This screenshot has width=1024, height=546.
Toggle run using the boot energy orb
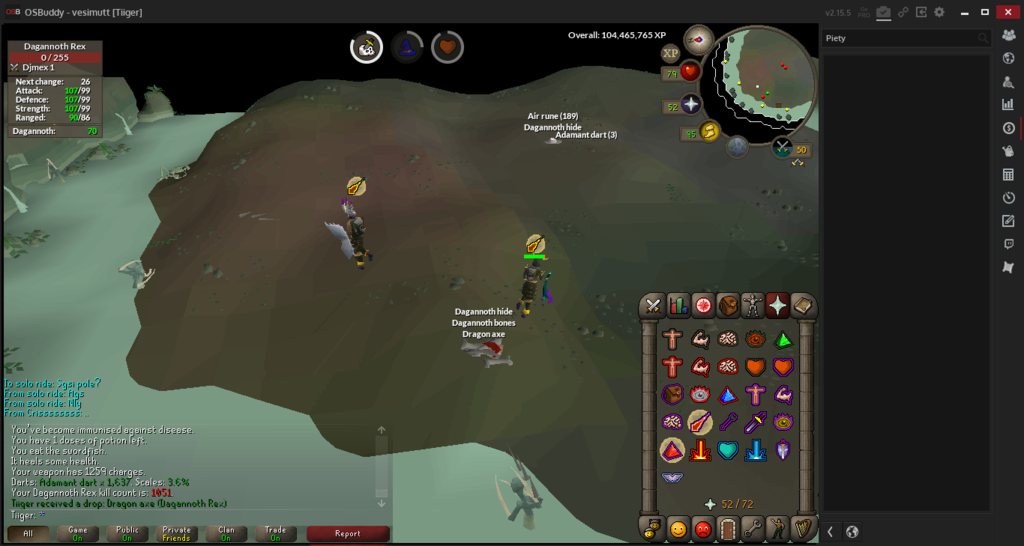click(x=710, y=131)
